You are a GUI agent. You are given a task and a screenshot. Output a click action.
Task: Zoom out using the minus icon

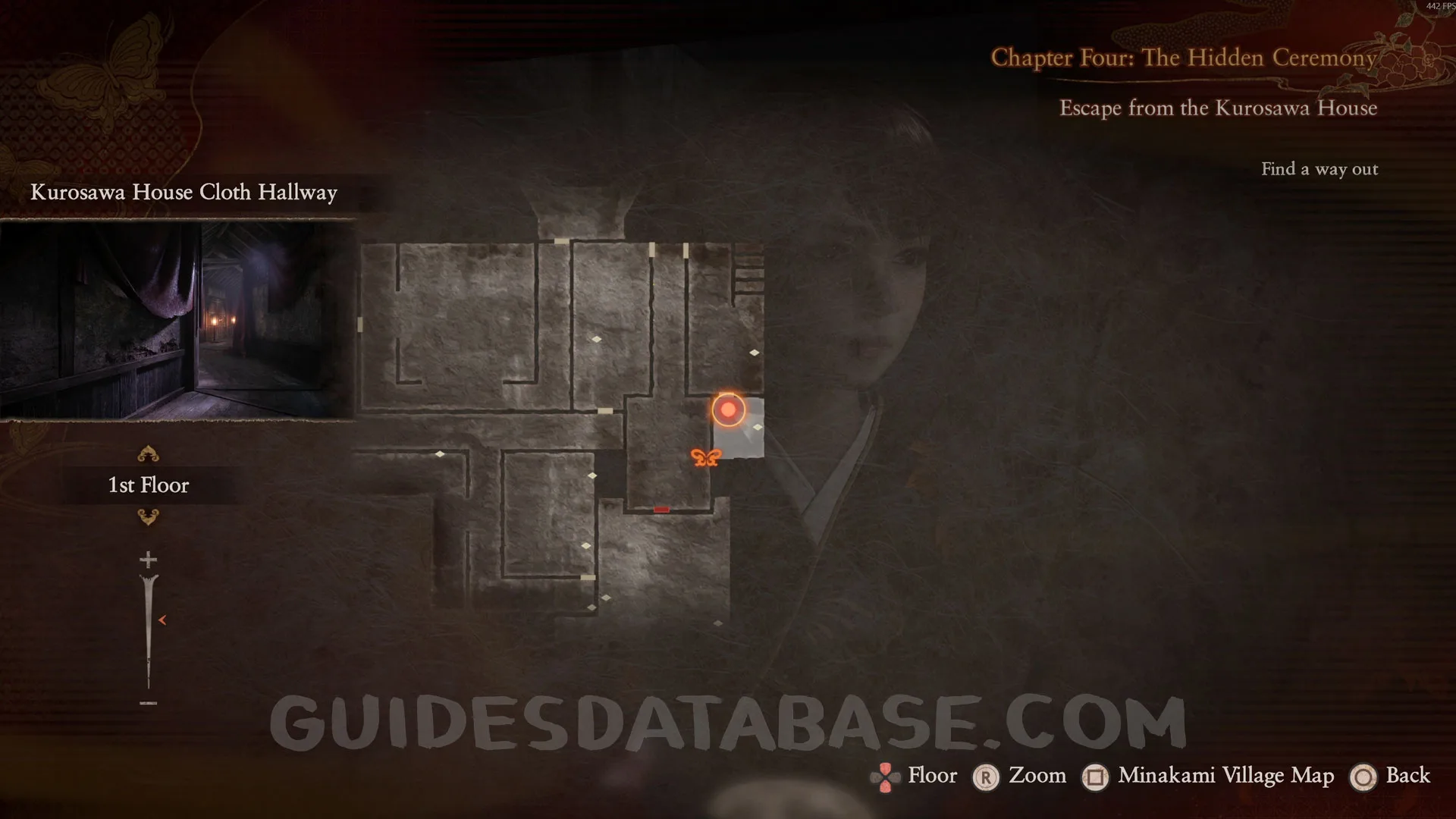pyautogui.click(x=148, y=703)
